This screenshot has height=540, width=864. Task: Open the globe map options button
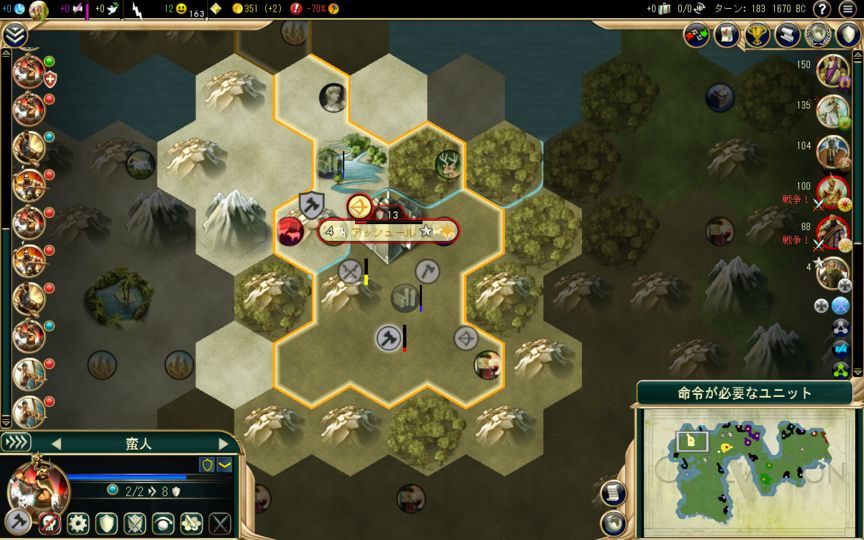615,522
